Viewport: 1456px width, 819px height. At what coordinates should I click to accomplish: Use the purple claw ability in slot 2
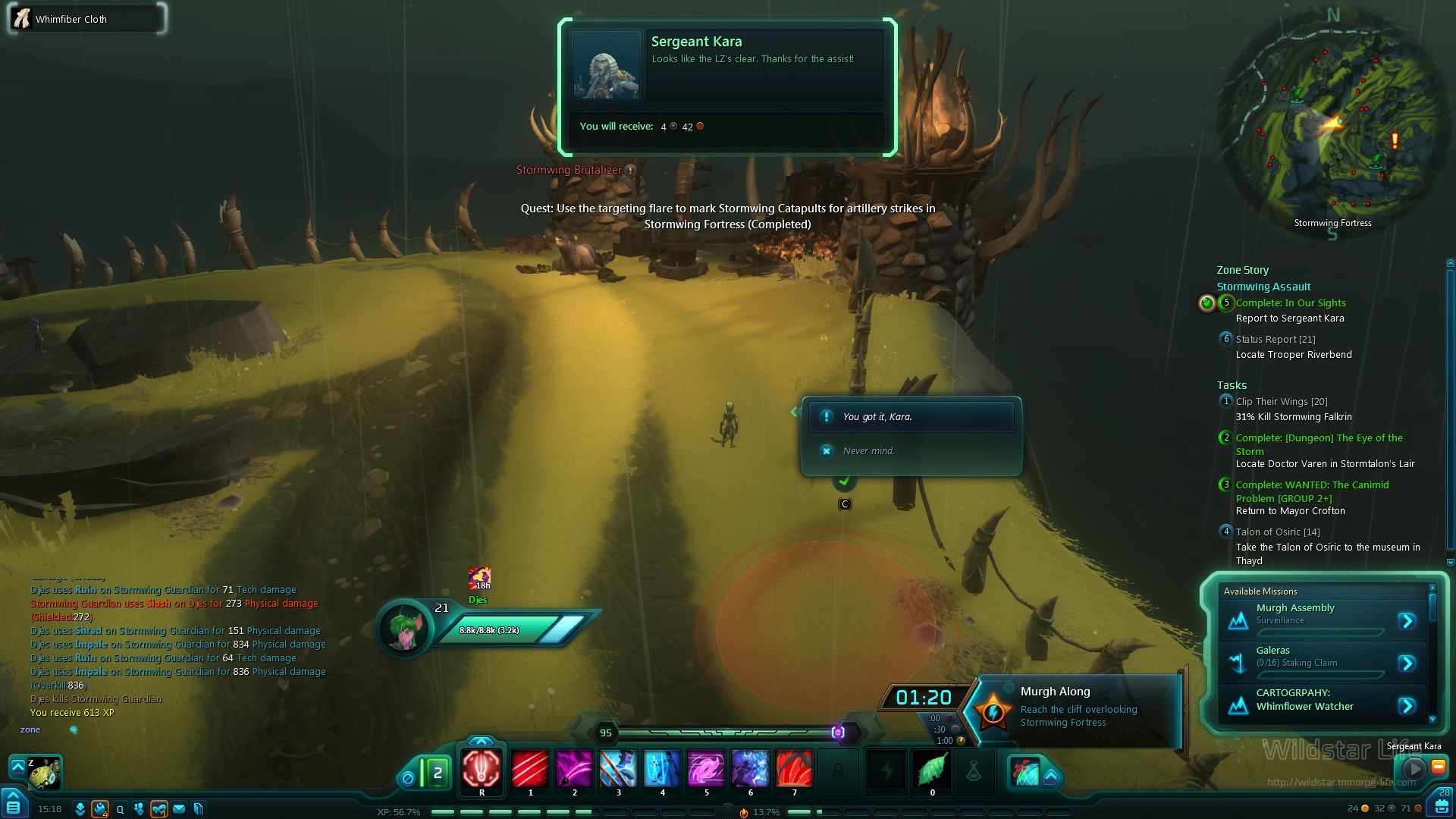574,768
